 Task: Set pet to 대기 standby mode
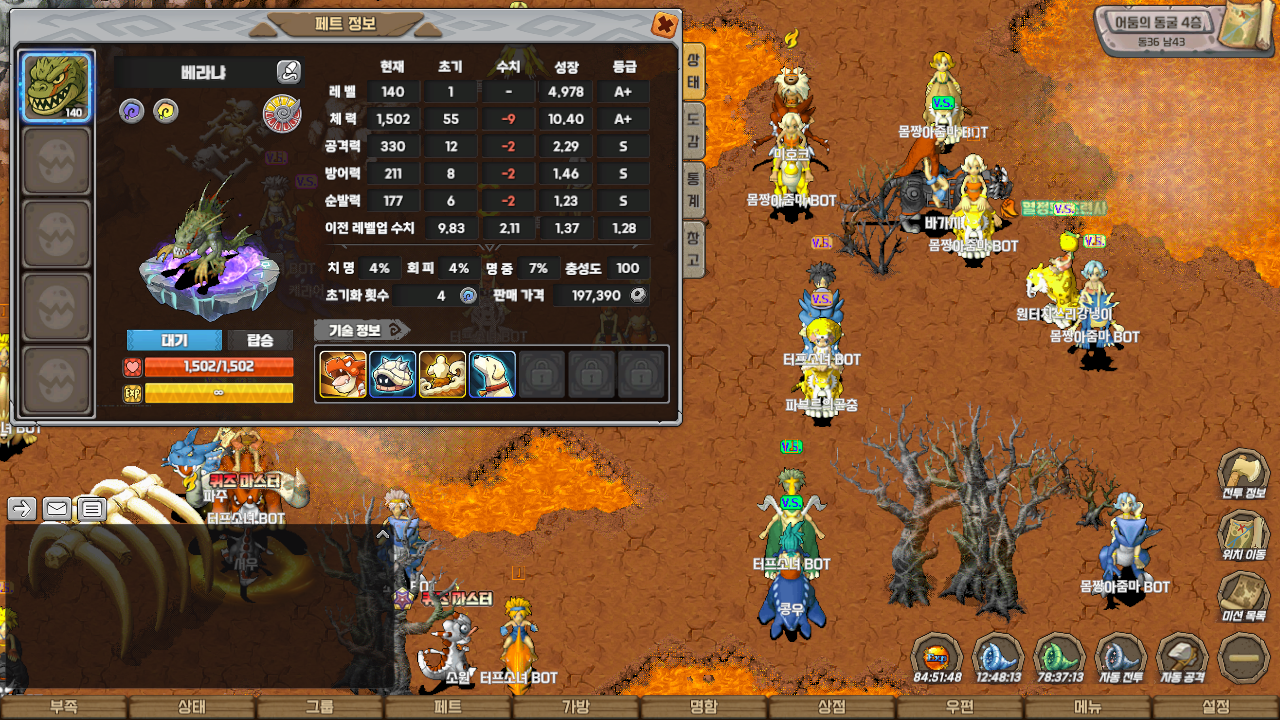click(x=174, y=340)
